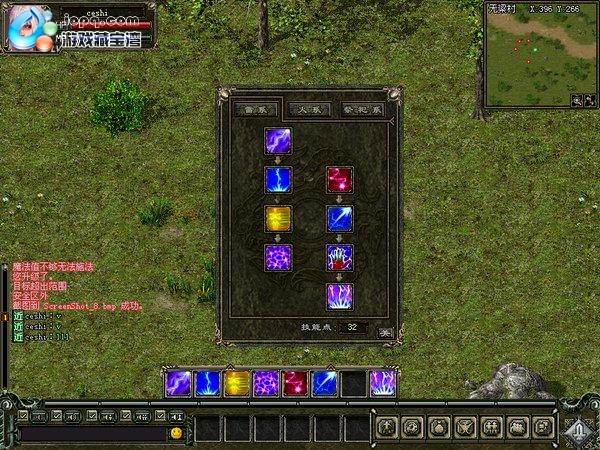
Task: Select the glowing hand skill in the skill tree
Action: [x=340, y=258]
